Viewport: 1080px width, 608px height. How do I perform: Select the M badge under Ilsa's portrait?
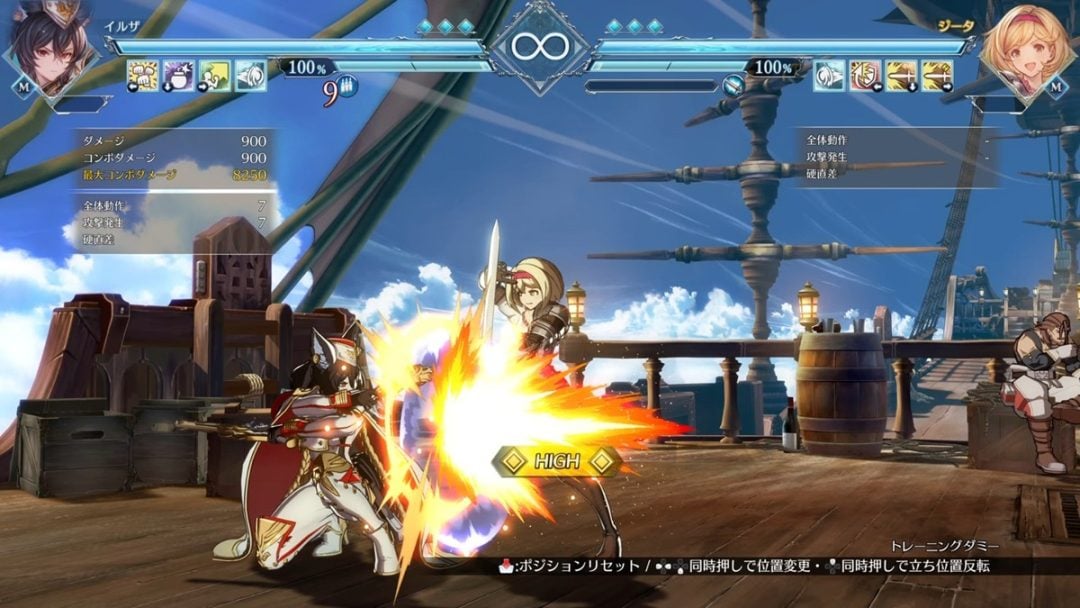coord(22,87)
